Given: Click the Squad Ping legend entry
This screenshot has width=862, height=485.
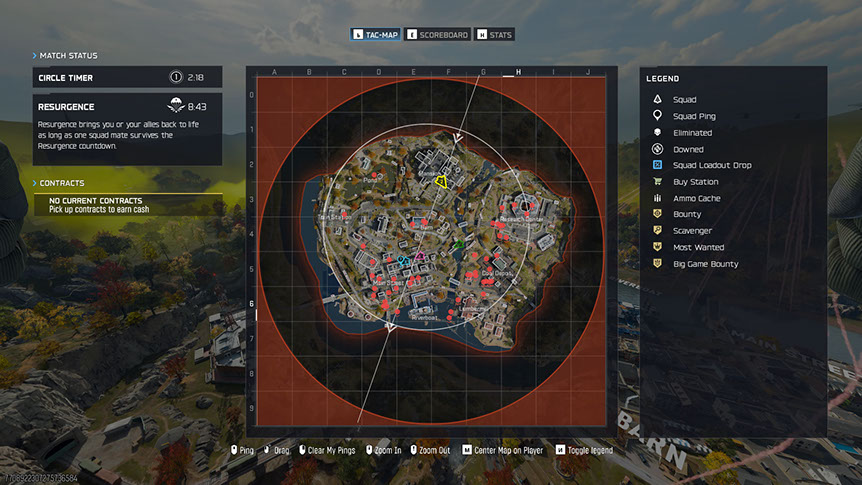Looking at the screenshot, I should point(693,116).
